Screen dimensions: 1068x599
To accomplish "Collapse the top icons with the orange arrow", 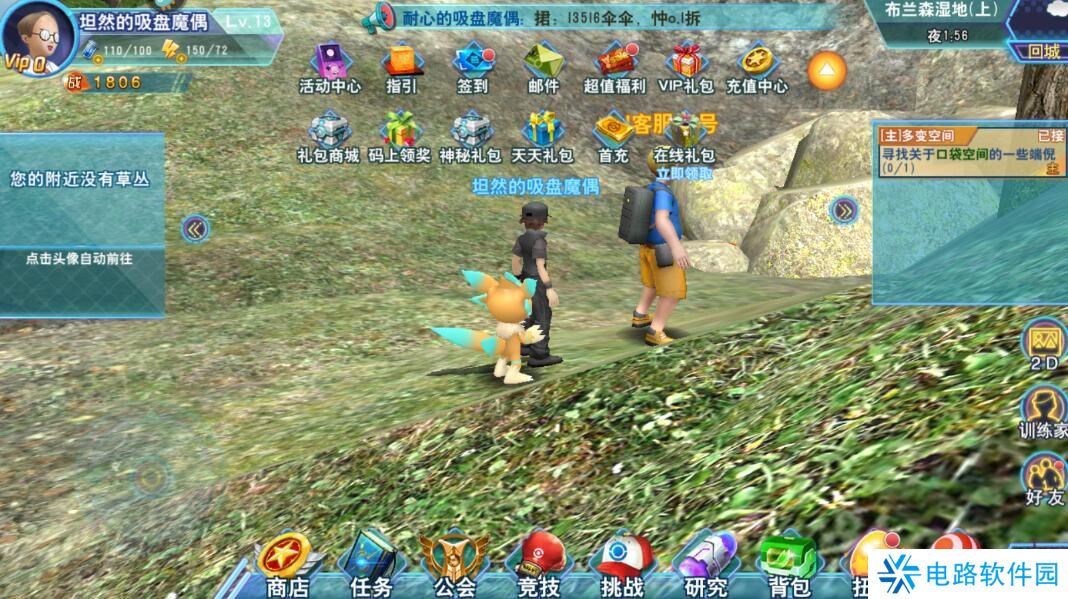I will pos(827,70).
